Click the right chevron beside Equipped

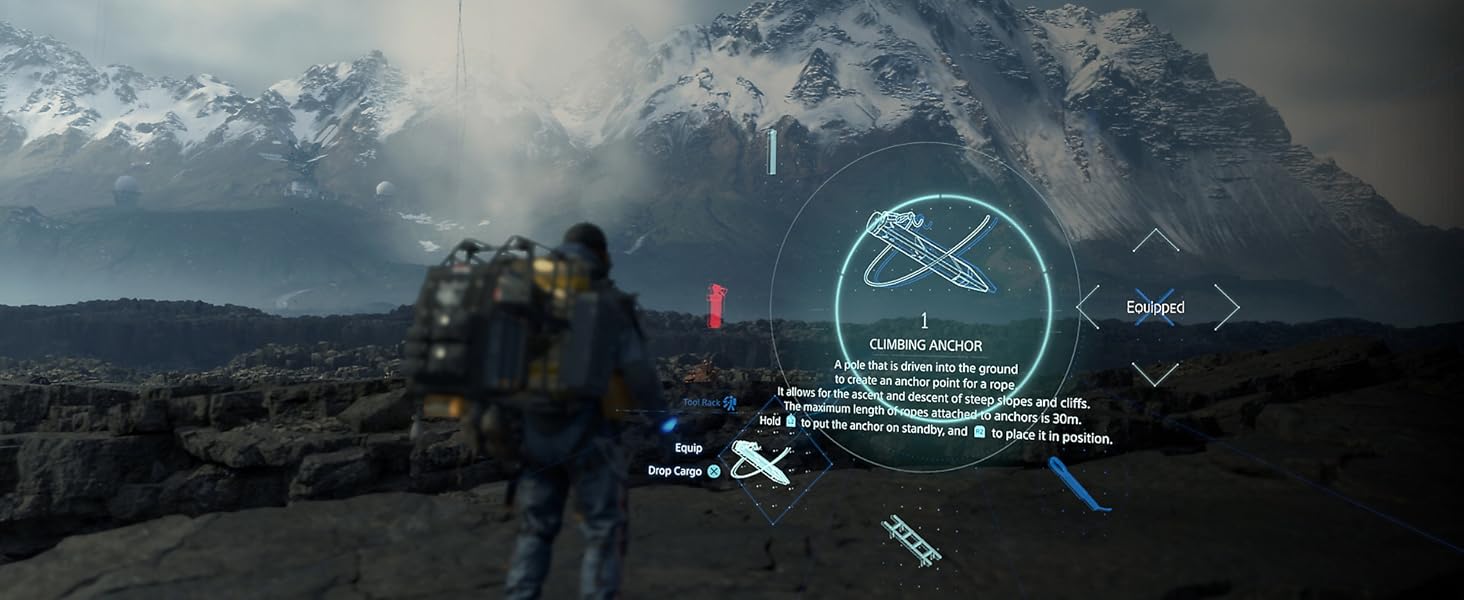coord(1226,307)
